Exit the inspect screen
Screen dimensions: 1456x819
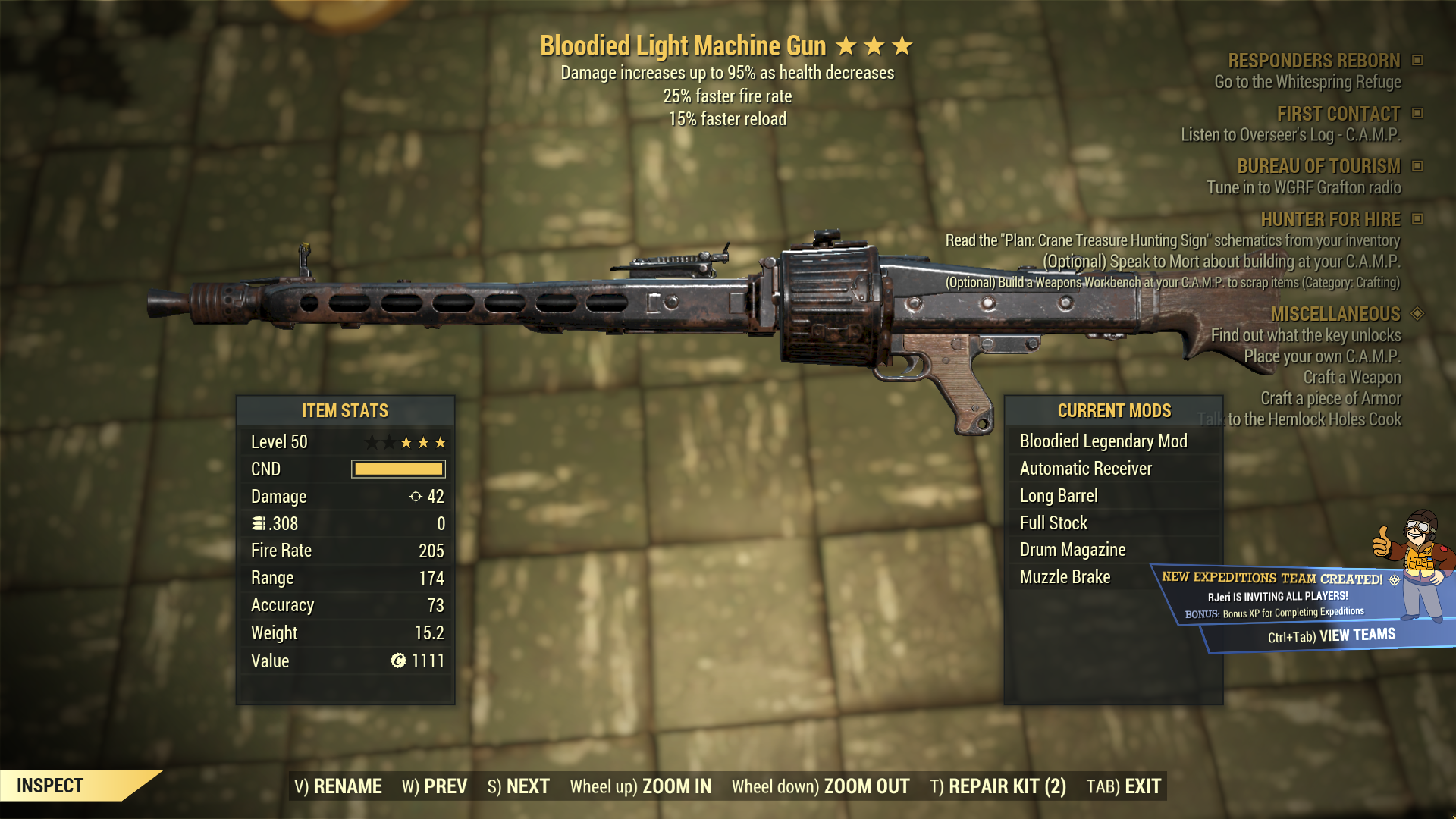coord(1124,786)
